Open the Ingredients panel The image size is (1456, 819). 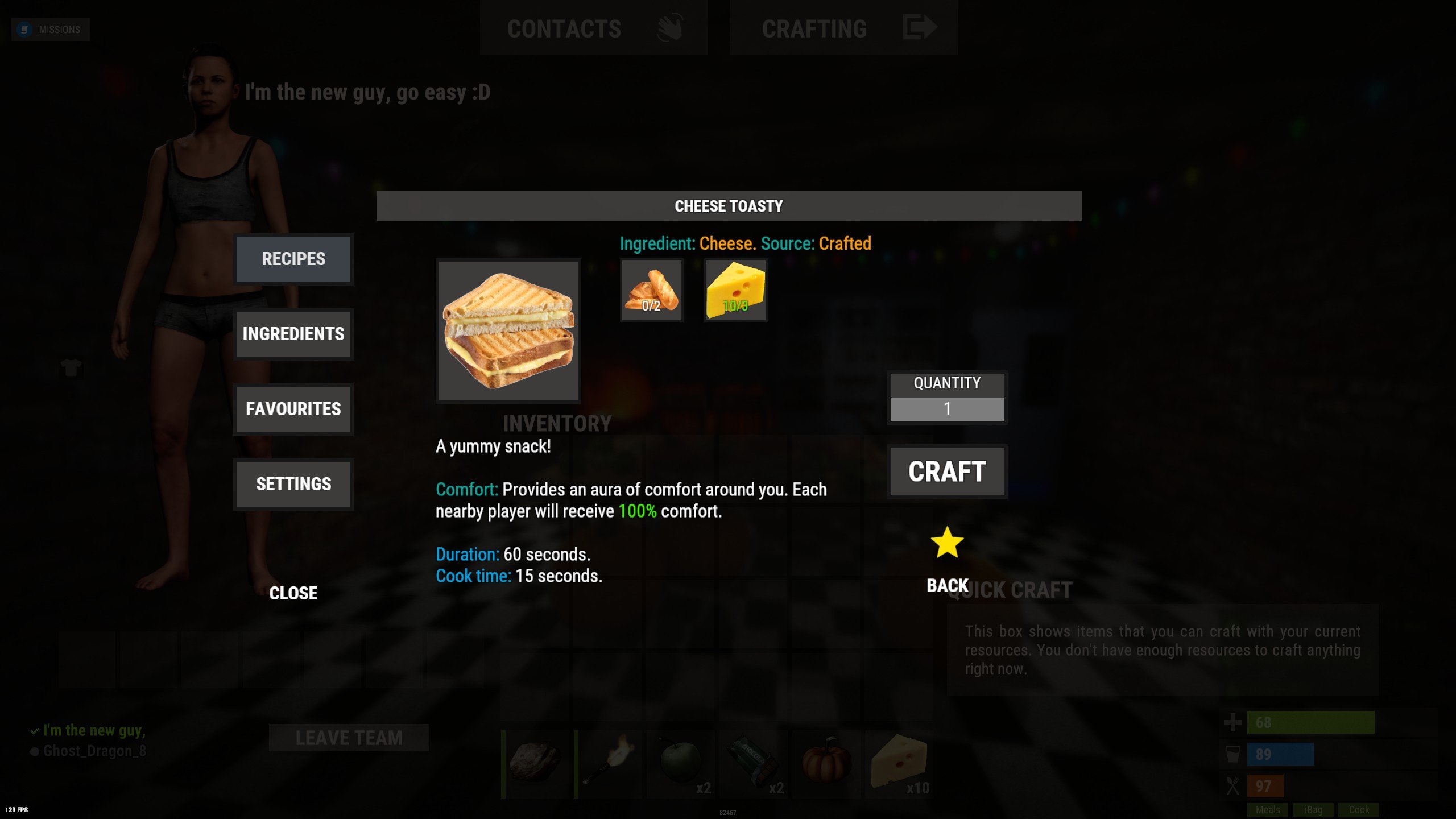click(293, 334)
